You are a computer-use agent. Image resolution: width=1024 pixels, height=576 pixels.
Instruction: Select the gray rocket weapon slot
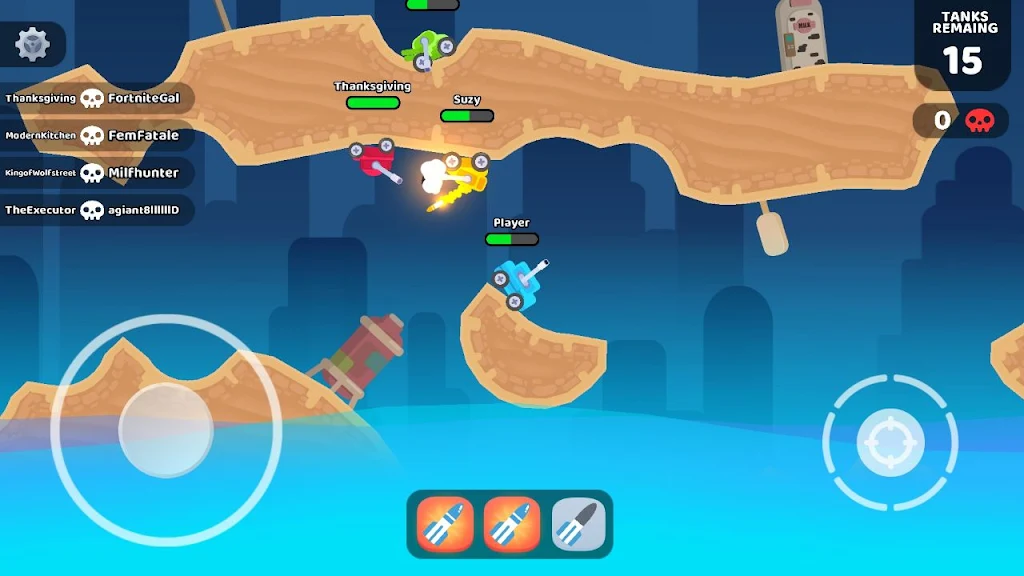(x=579, y=524)
